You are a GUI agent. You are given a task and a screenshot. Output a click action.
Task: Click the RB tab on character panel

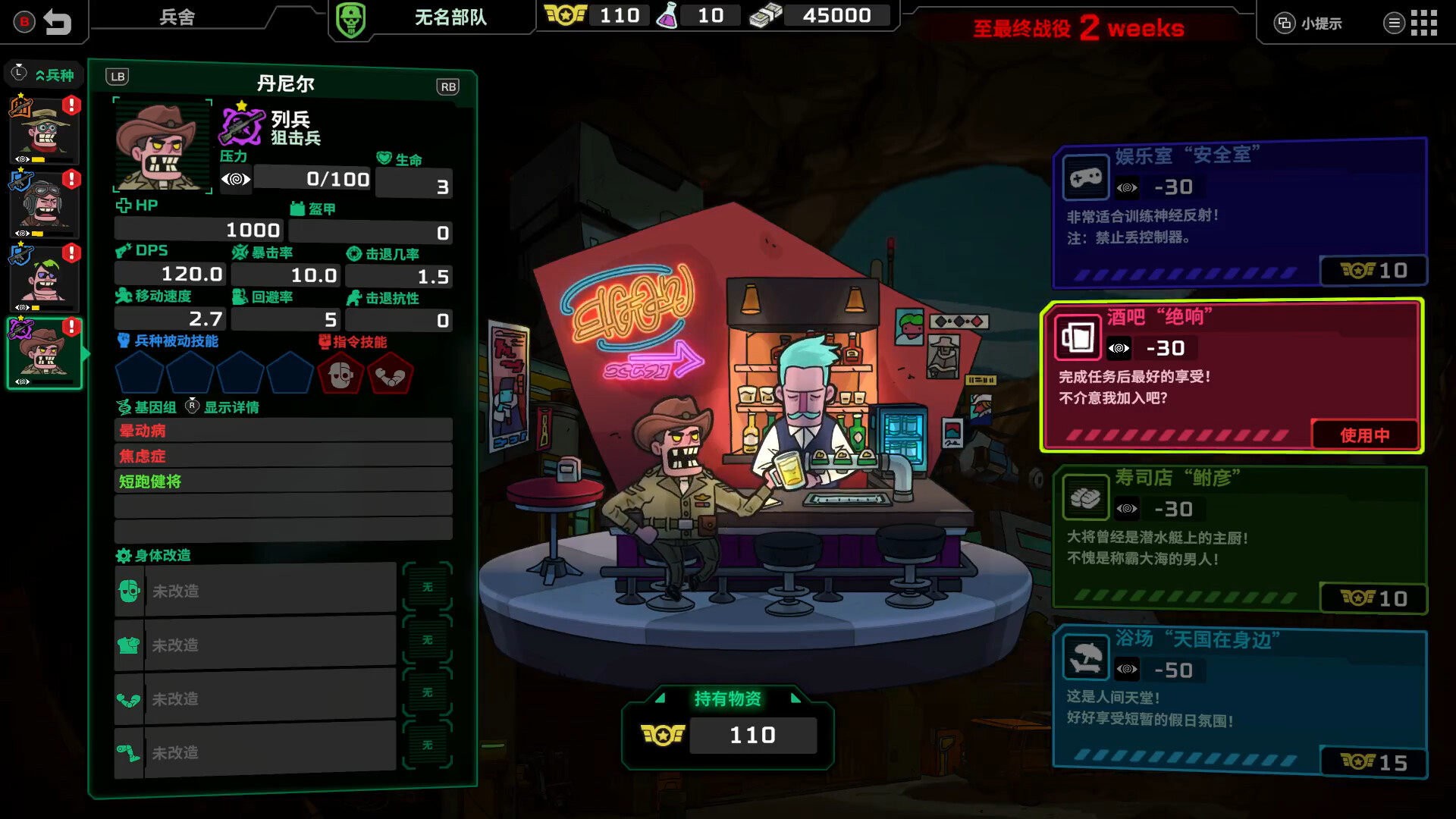(448, 86)
